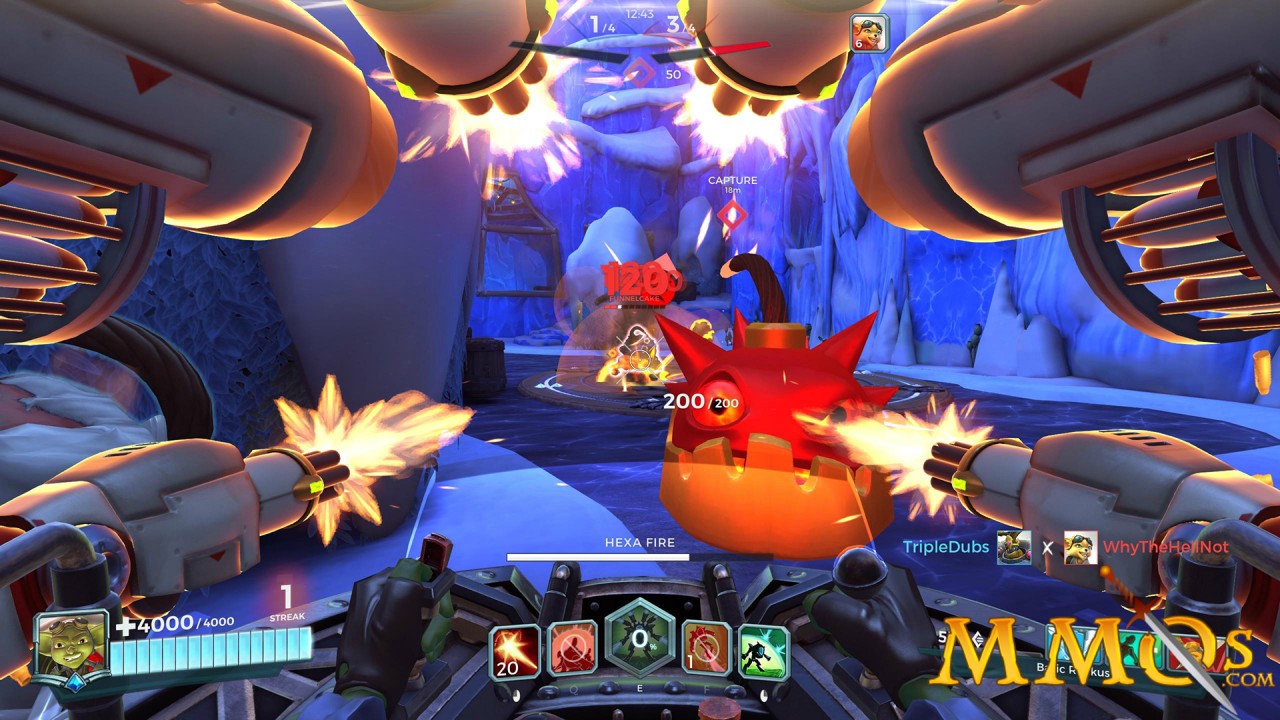Select the top-right fox champion portrait

tap(868, 32)
